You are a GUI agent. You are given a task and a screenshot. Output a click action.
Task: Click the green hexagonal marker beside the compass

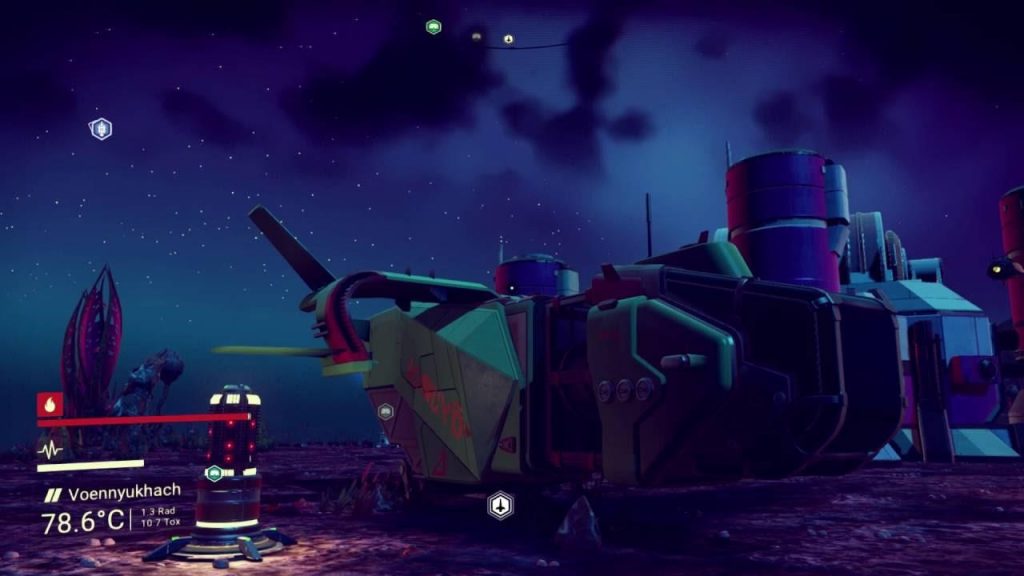(433, 27)
